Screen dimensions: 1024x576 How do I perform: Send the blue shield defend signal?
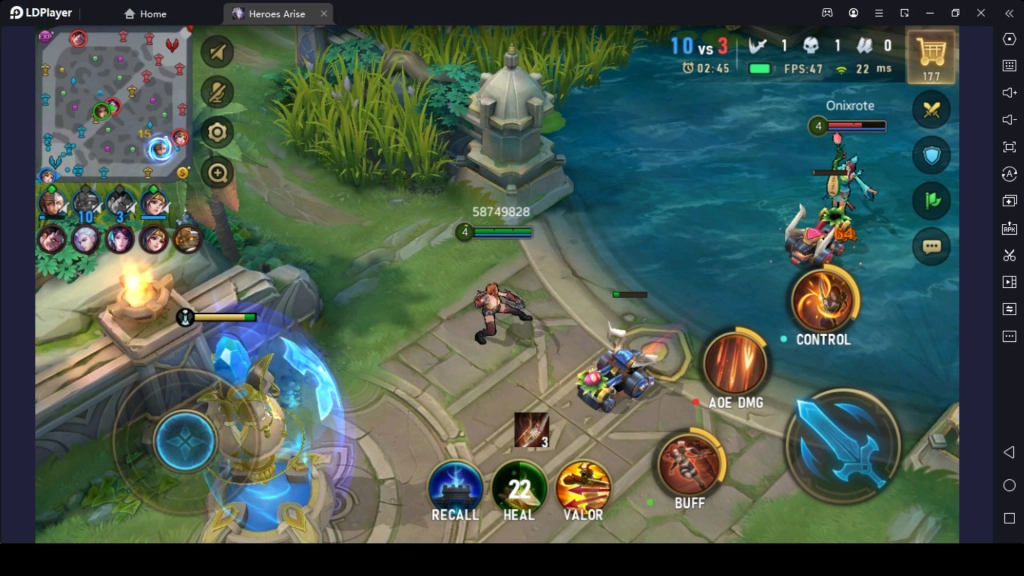(x=931, y=155)
